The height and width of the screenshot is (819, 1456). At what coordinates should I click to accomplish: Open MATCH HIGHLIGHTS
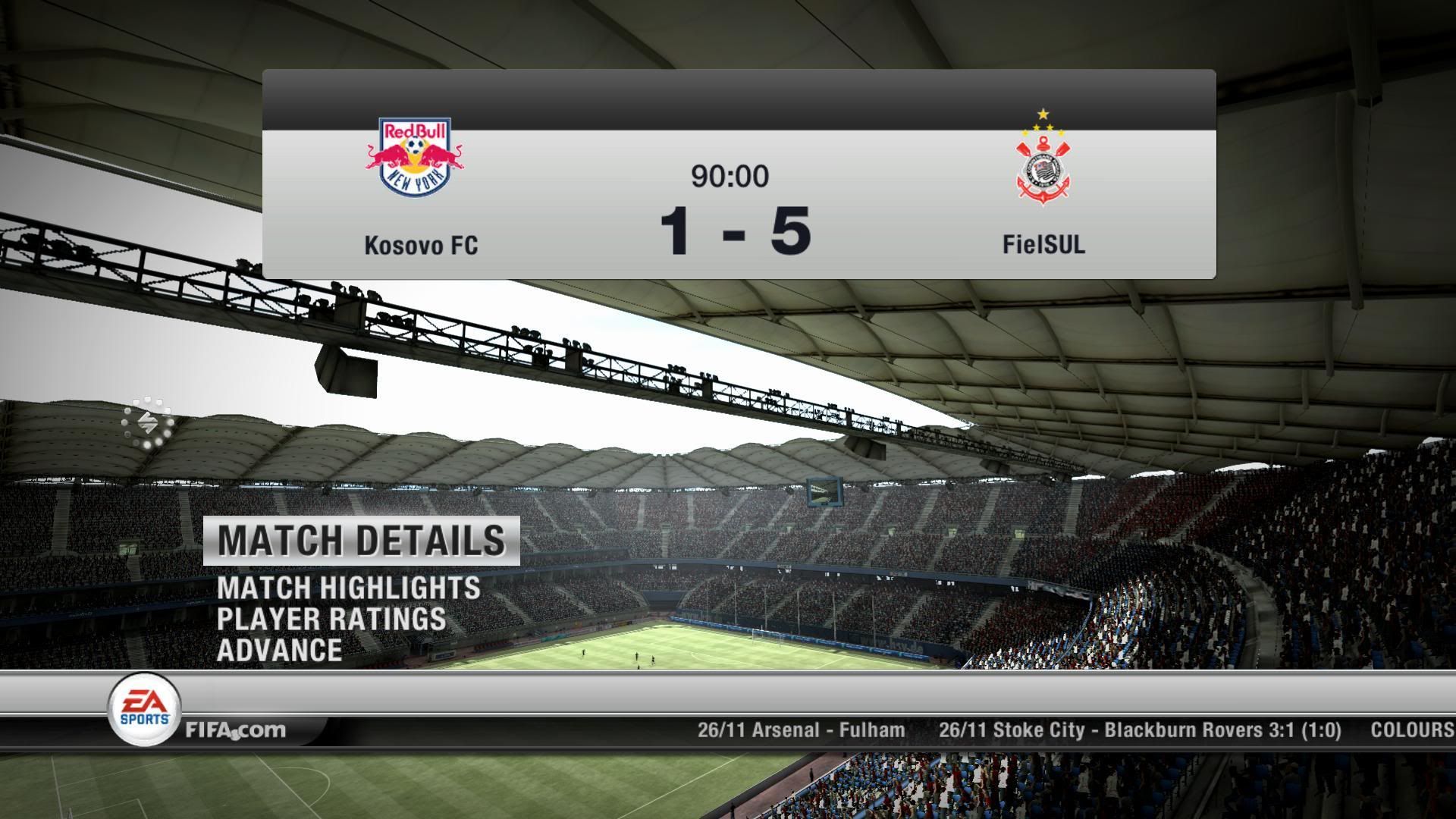coord(348,588)
